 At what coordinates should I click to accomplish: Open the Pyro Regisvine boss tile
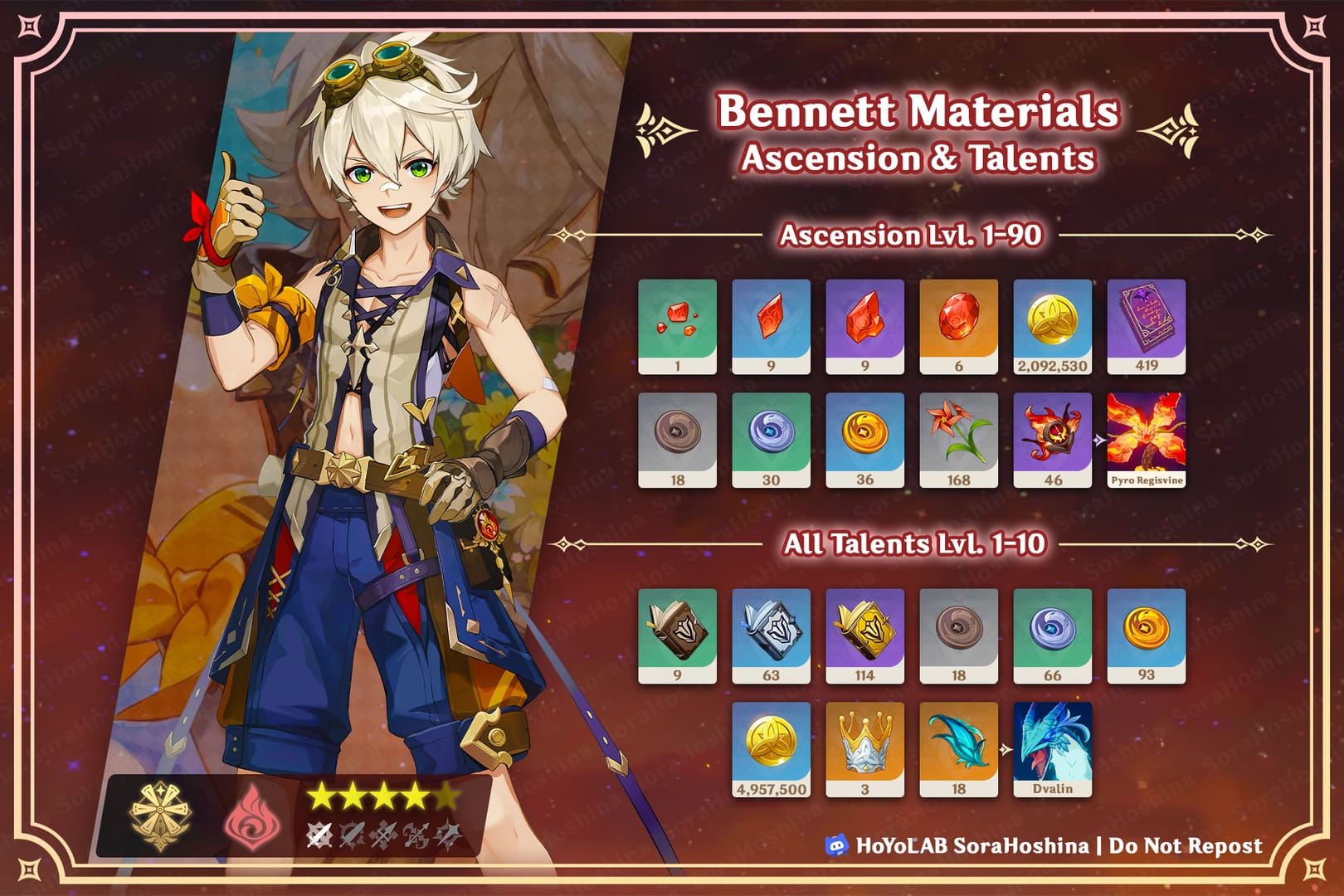(x=1146, y=440)
